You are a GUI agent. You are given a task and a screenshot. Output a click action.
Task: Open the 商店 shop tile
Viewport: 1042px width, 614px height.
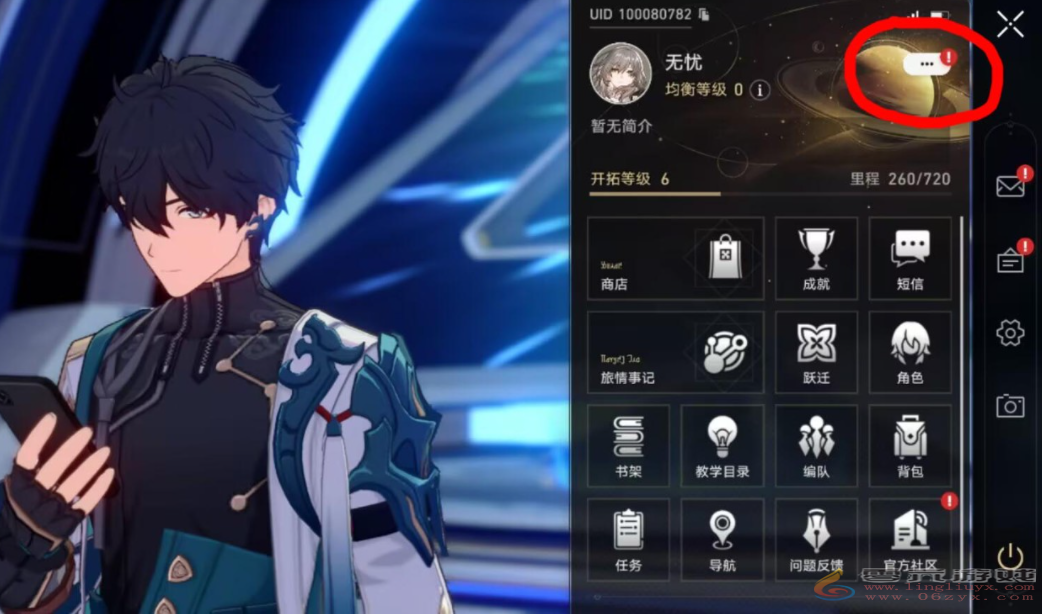675,258
